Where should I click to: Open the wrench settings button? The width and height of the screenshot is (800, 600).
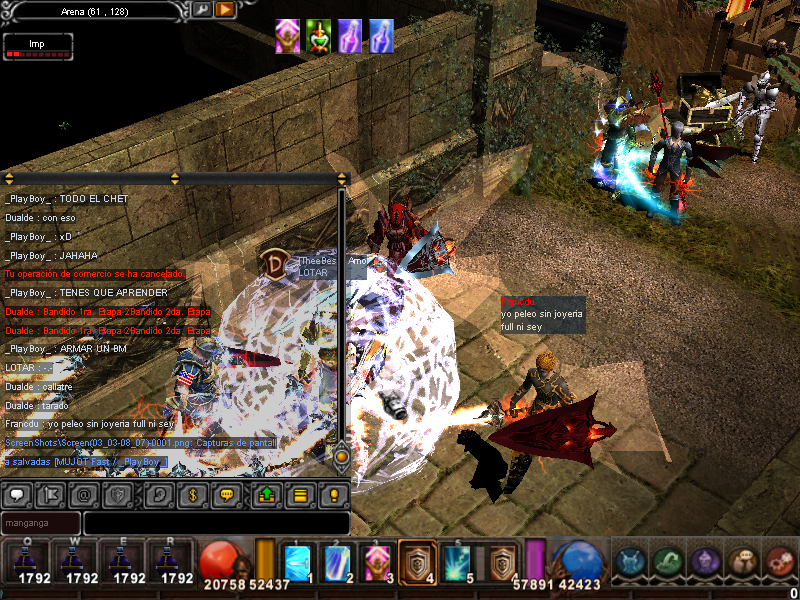click(201, 9)
